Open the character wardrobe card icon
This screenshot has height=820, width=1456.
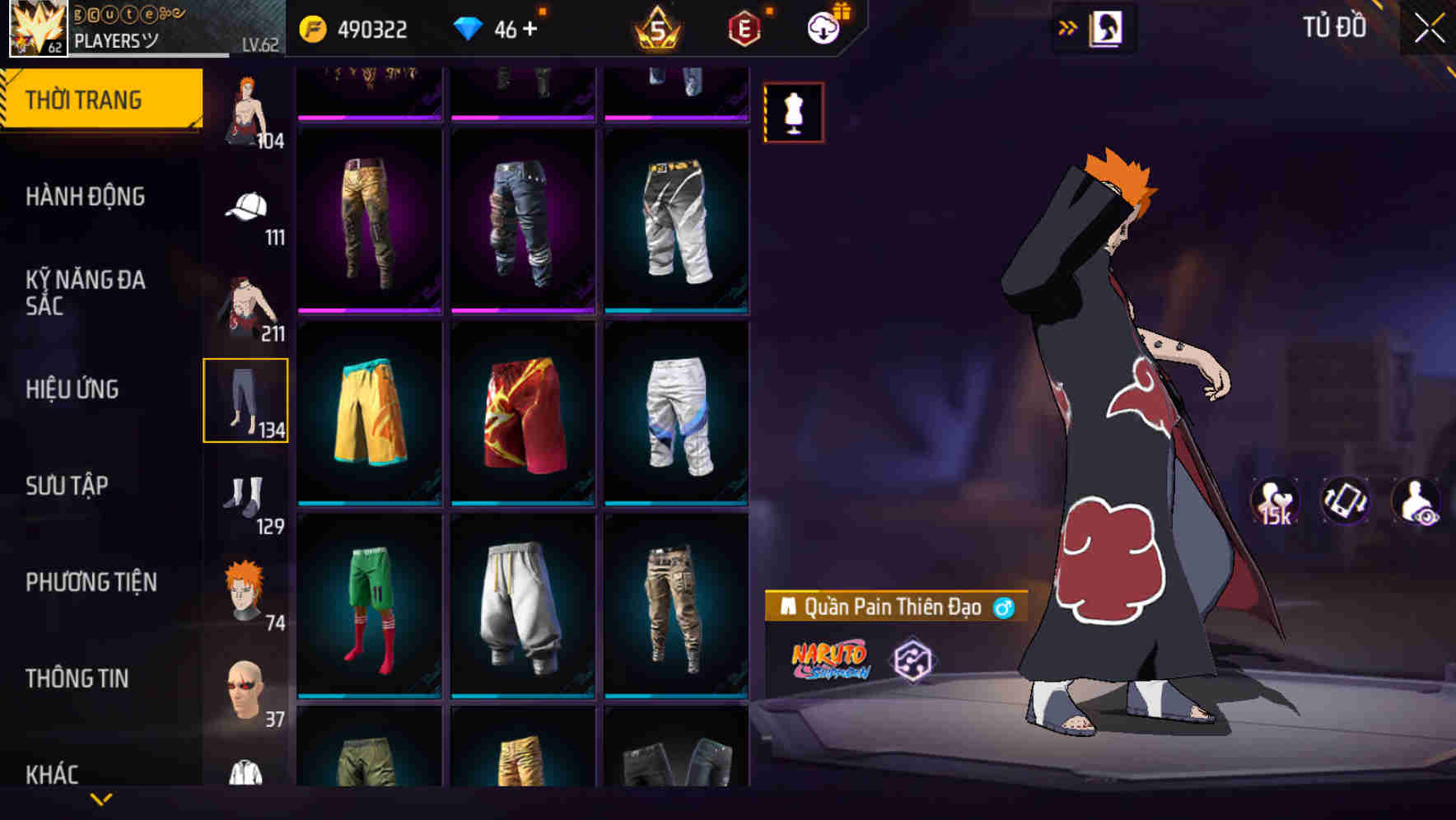[1108, 27]
